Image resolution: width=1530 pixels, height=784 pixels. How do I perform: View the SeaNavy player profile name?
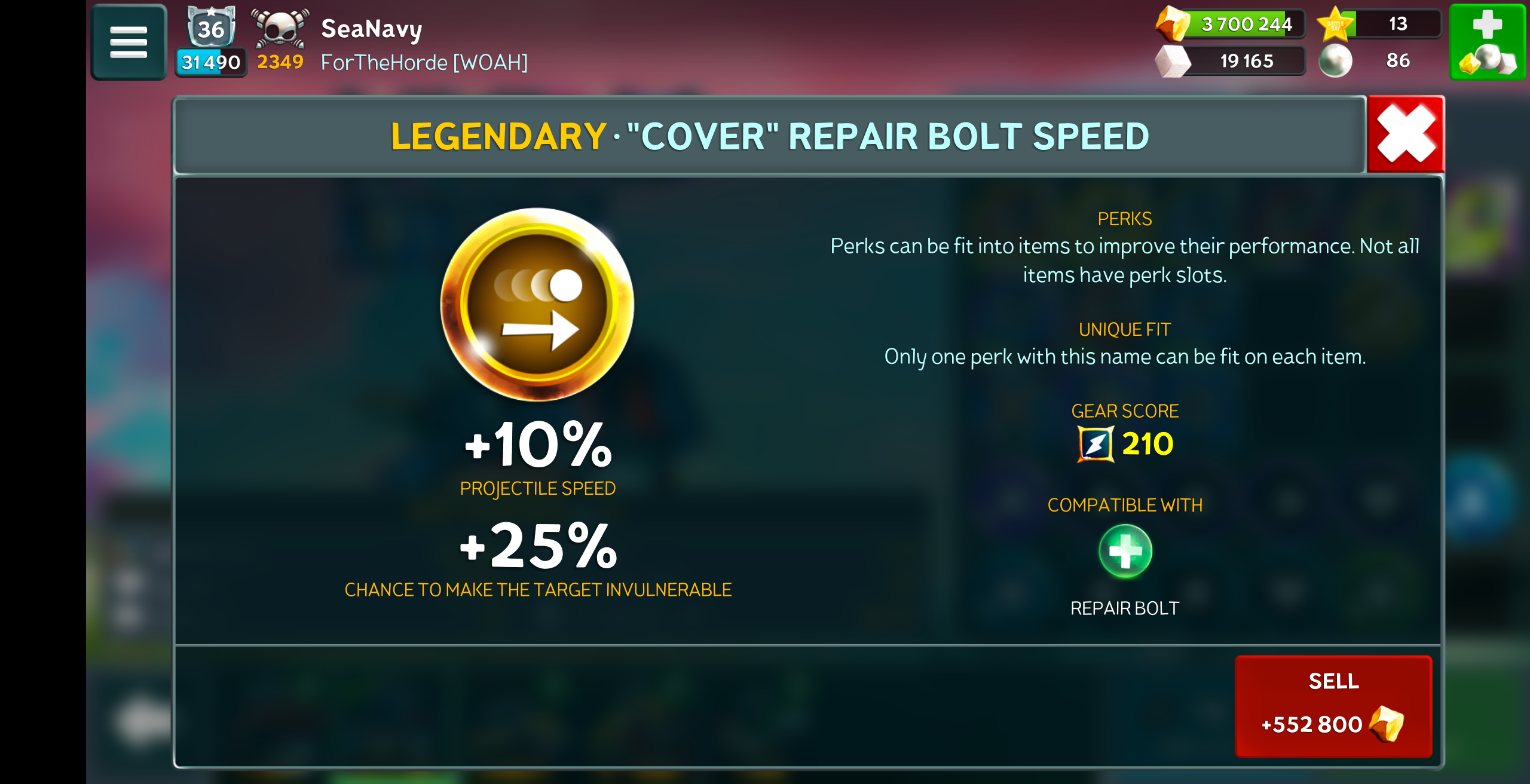371,28
